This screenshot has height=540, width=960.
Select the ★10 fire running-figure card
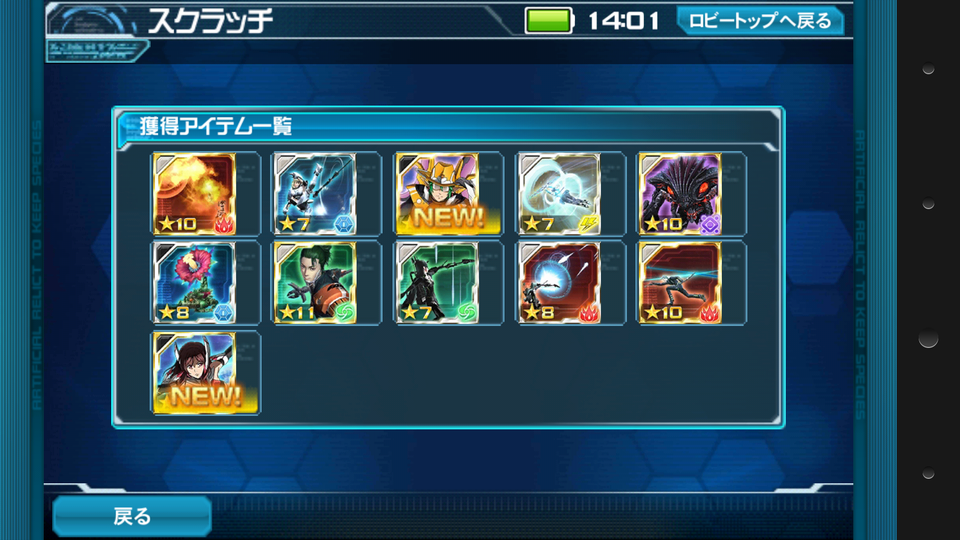pyautogui.click(x=679, y=283)
